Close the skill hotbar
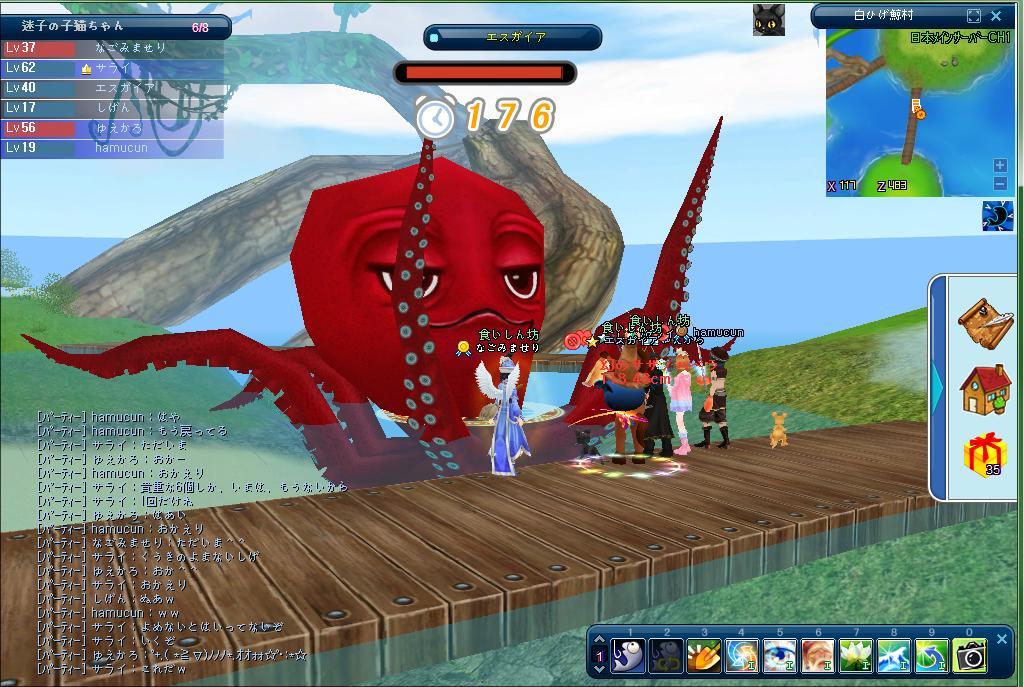The height and width of the screenshot is (687, 1024). click(1002, 640)
